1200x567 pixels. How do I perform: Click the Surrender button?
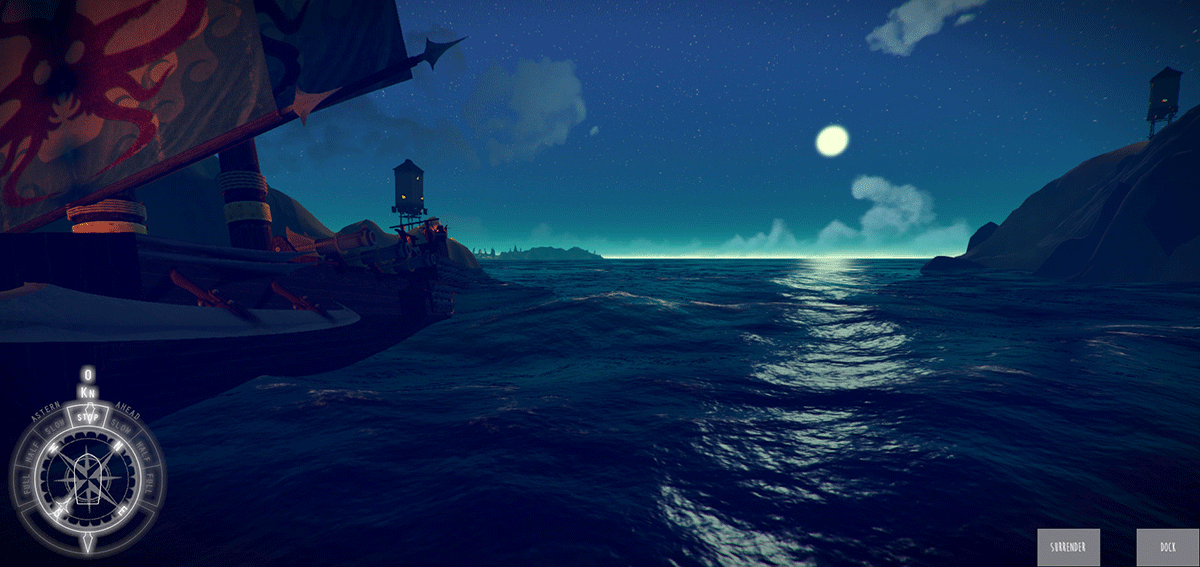1068,547
